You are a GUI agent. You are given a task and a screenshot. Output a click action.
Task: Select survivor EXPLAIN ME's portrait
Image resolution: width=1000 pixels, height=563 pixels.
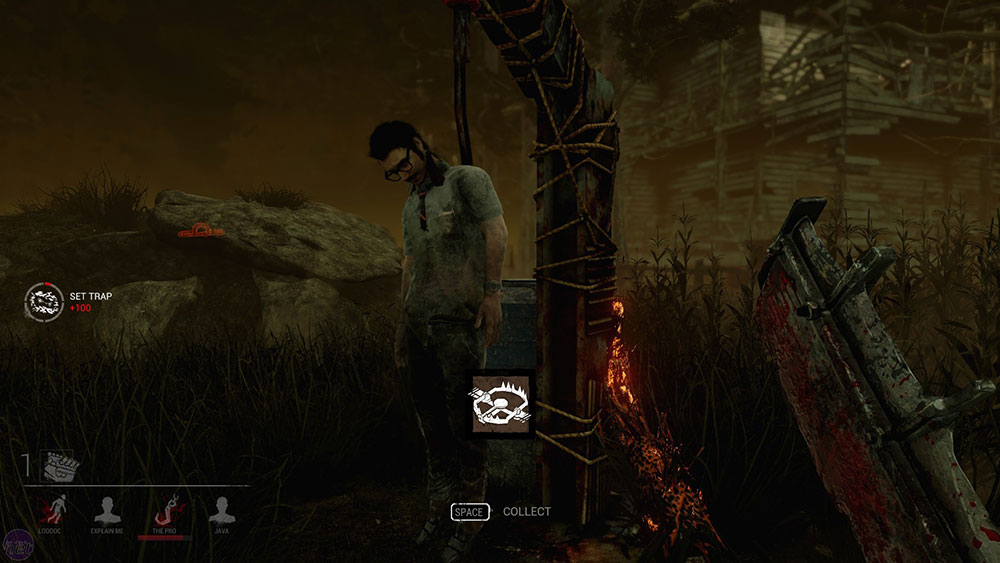tap(106, 512)
